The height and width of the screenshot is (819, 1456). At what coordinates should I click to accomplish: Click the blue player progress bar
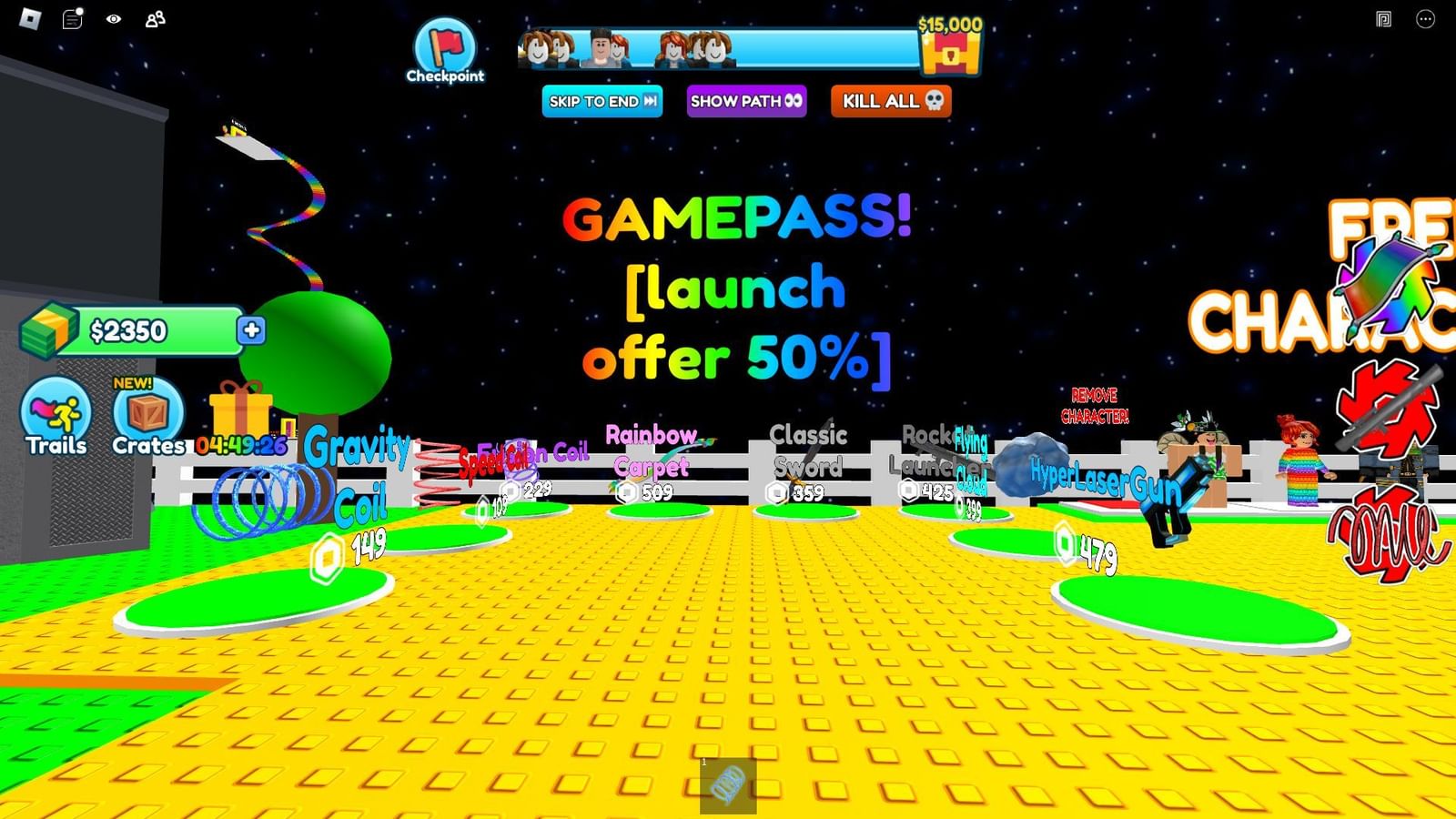(719, 52)
